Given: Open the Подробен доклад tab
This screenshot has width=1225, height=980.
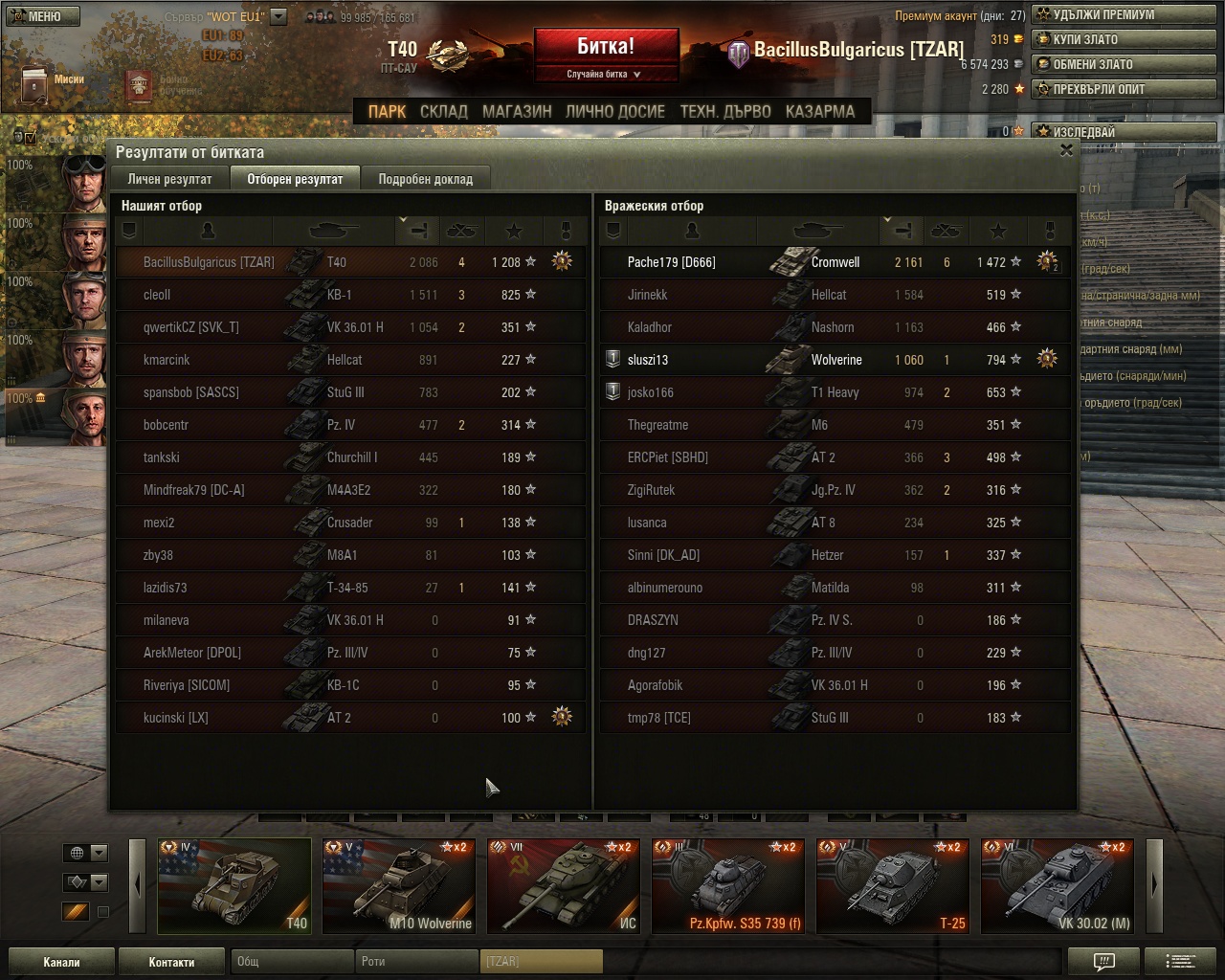Looking at the screenshot, I should 425,179.
